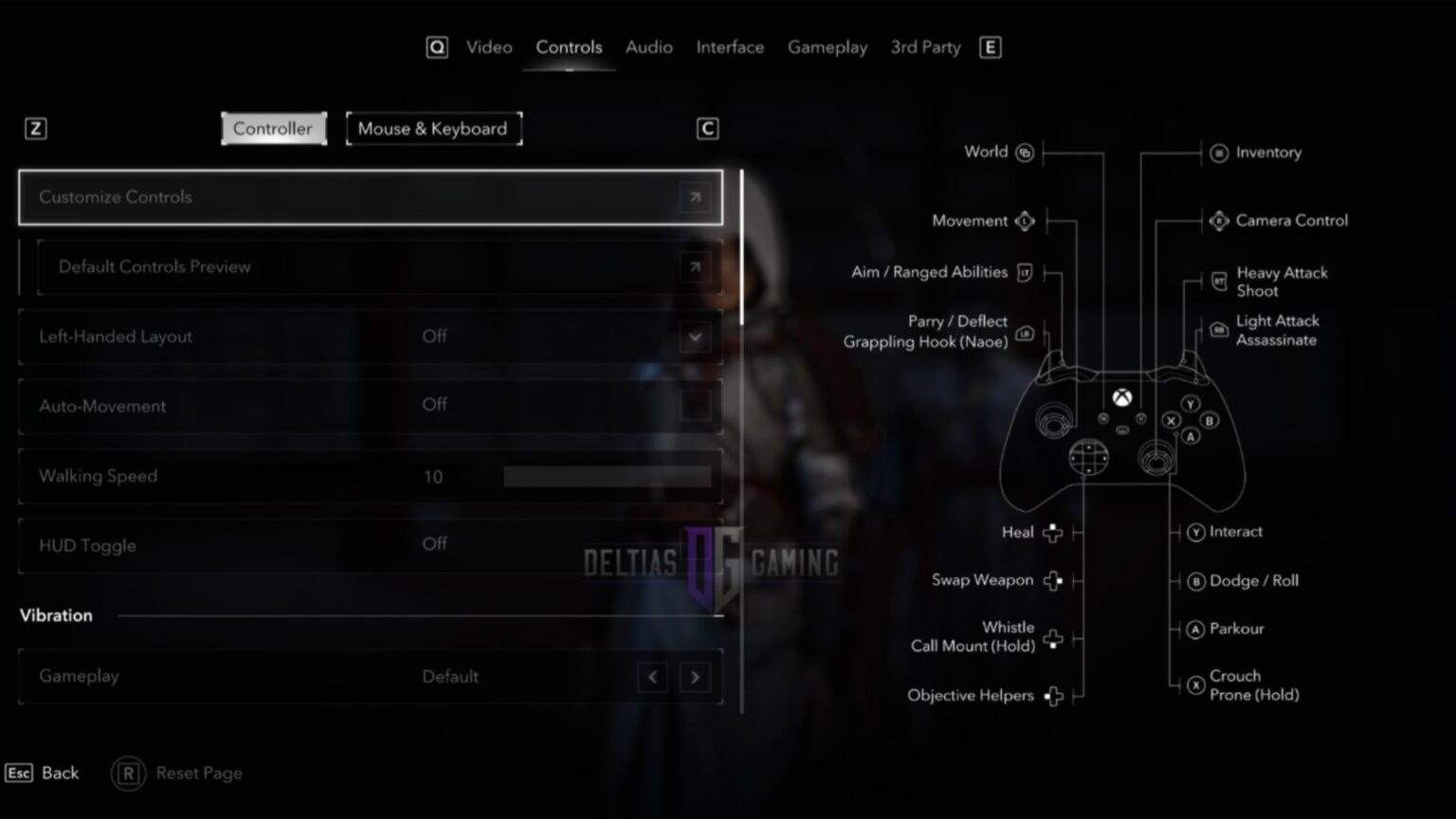The height and width of the screenshot is (819, 1456).
Task: Enable the Auto-Movement setting
Action: tap(695, 406)
